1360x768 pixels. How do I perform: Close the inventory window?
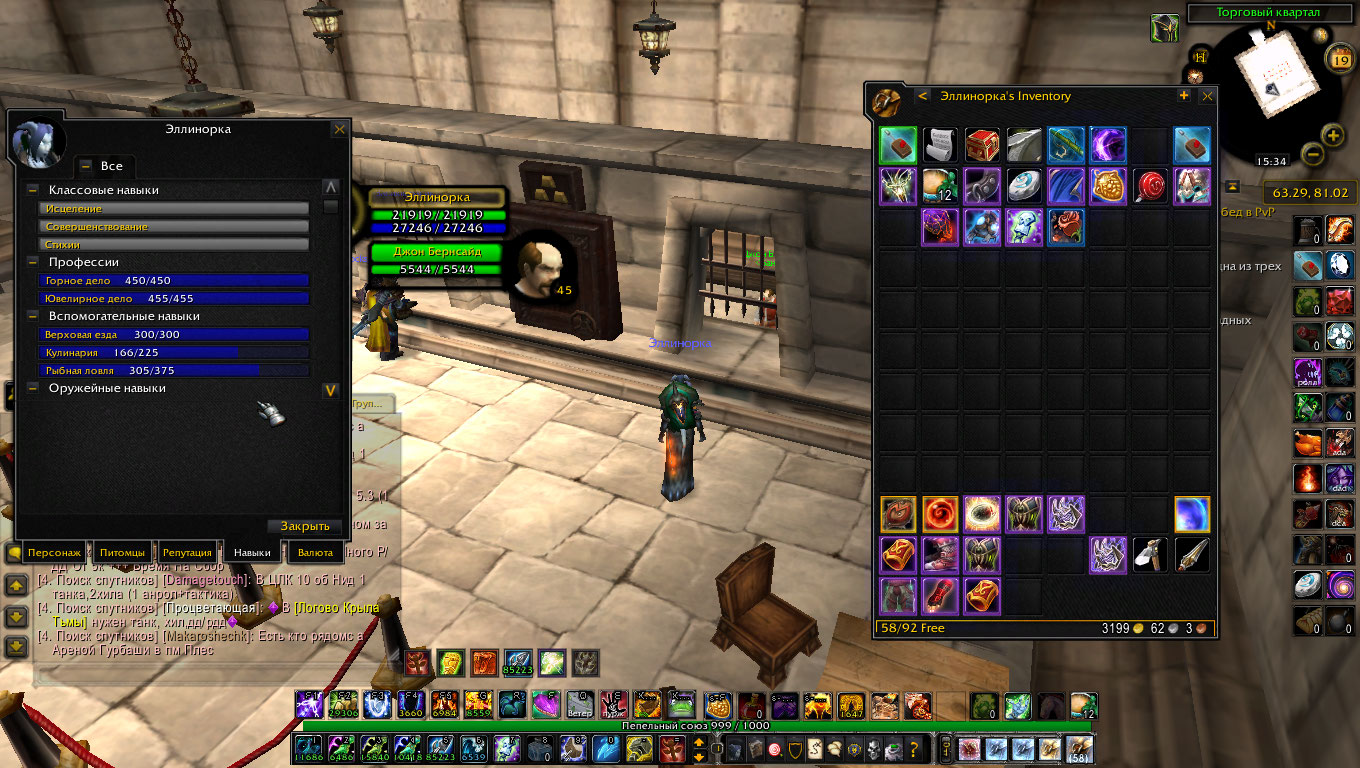(x=1207, y=96)
